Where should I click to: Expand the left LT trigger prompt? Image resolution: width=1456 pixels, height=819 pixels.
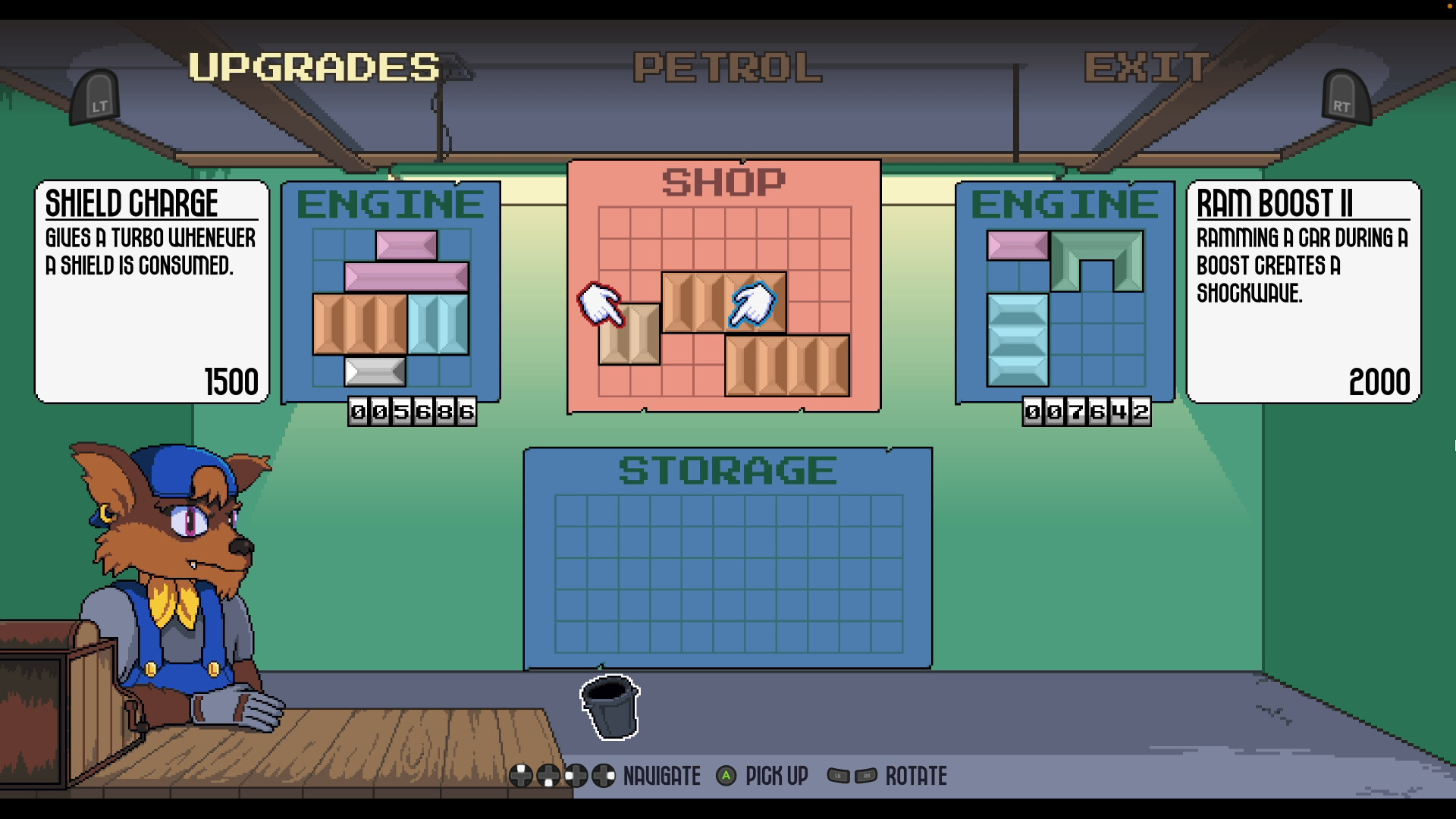[96, 97]
